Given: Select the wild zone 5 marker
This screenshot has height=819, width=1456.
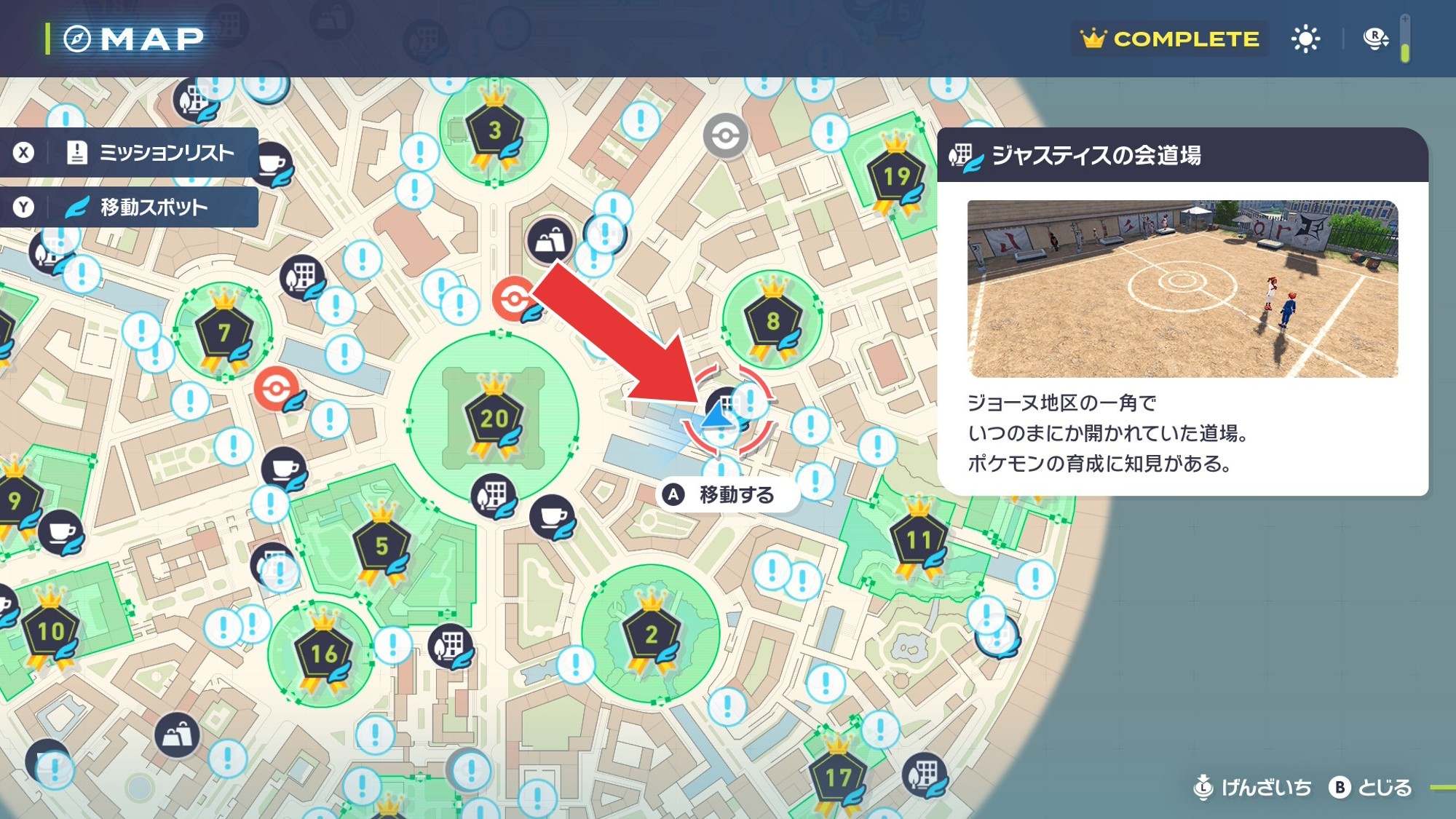Looking at the screenshot, I should 381,546.
